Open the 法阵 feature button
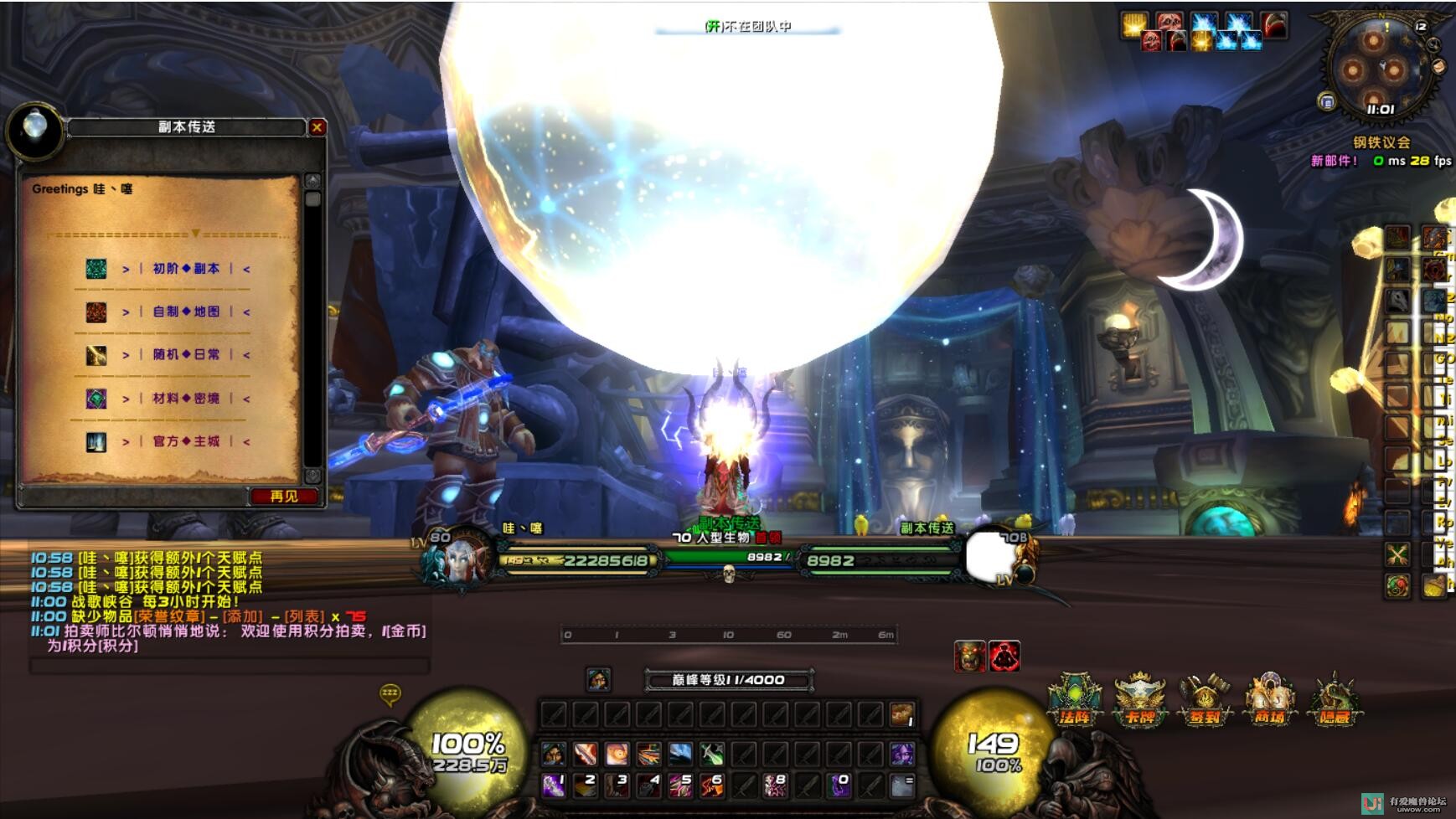Screen dimensions: 1456x819 click(x=1074, y=700)
